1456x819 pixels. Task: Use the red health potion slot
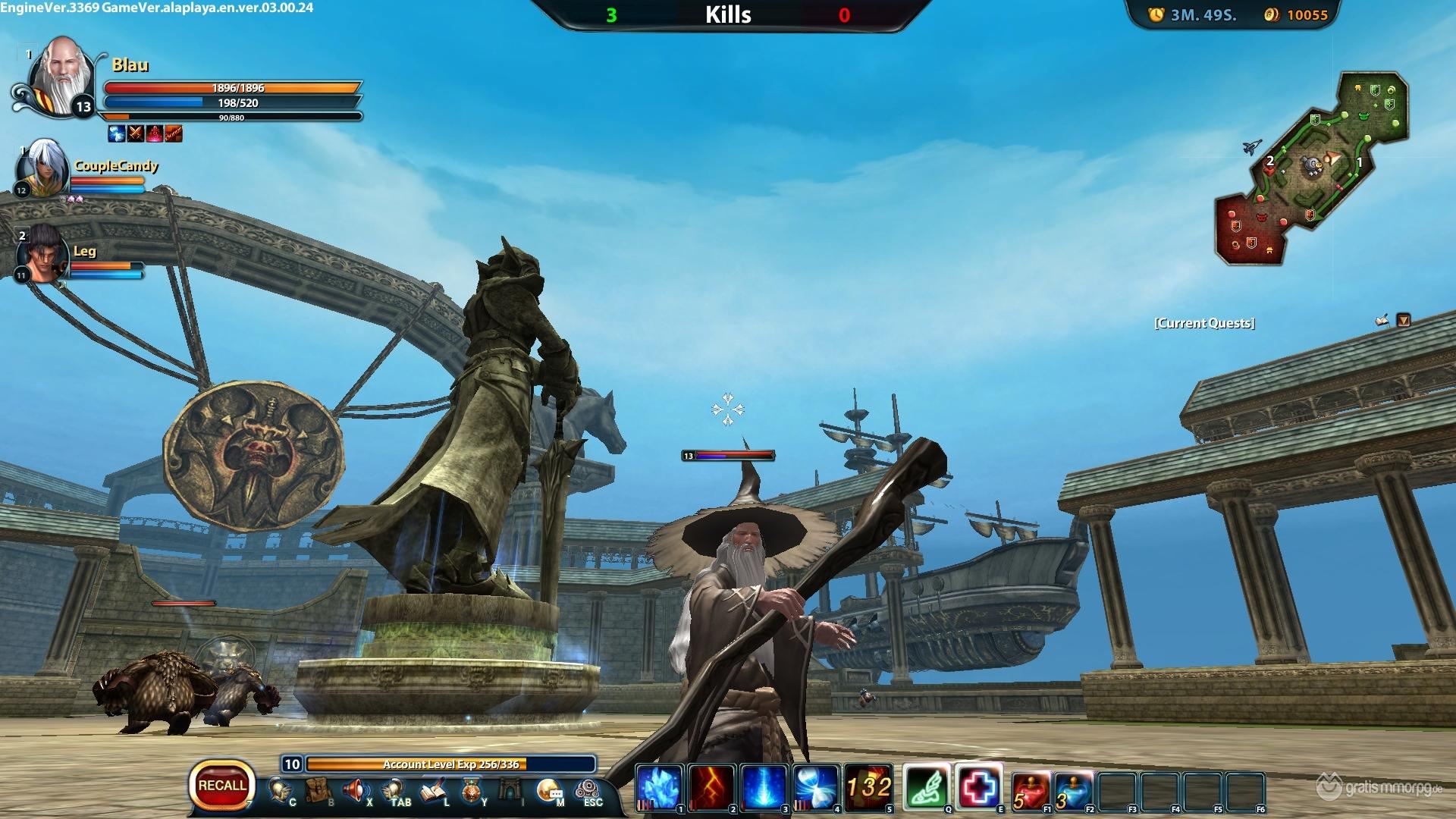[x=1031, y=789]
